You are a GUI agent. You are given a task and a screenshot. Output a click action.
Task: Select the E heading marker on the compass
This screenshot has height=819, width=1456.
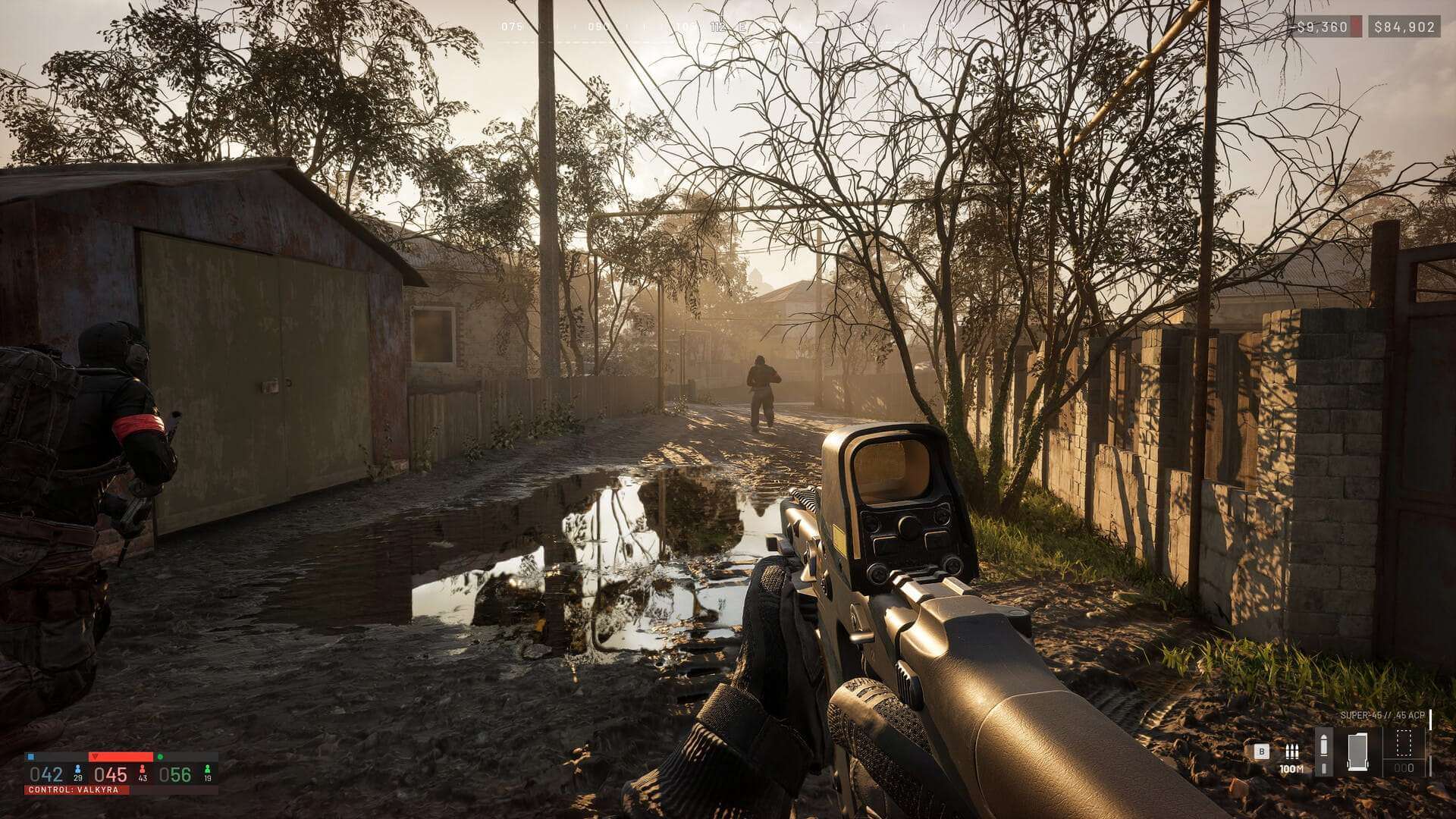coord(743,26)
